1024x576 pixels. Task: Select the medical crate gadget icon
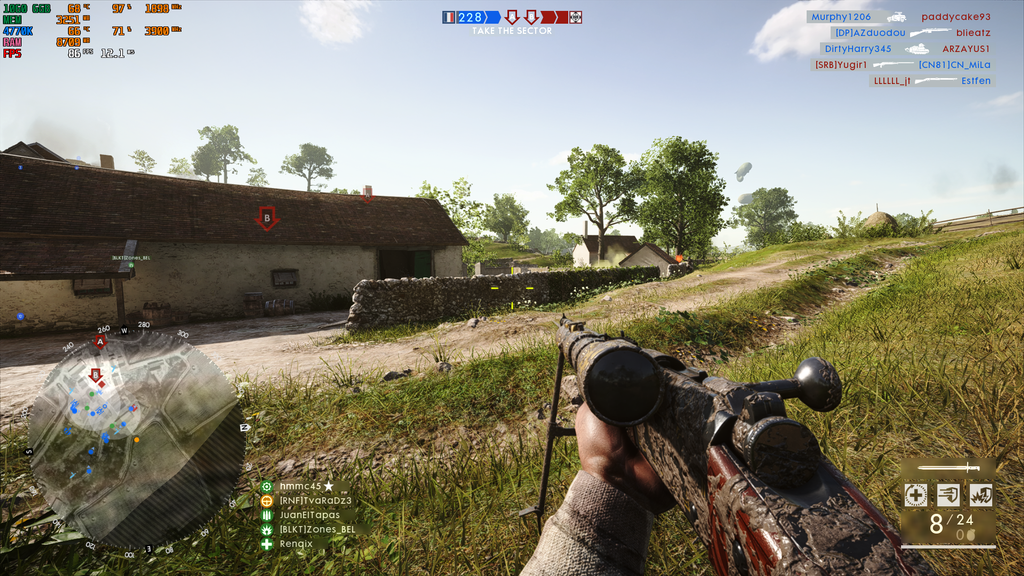(915, 495)
